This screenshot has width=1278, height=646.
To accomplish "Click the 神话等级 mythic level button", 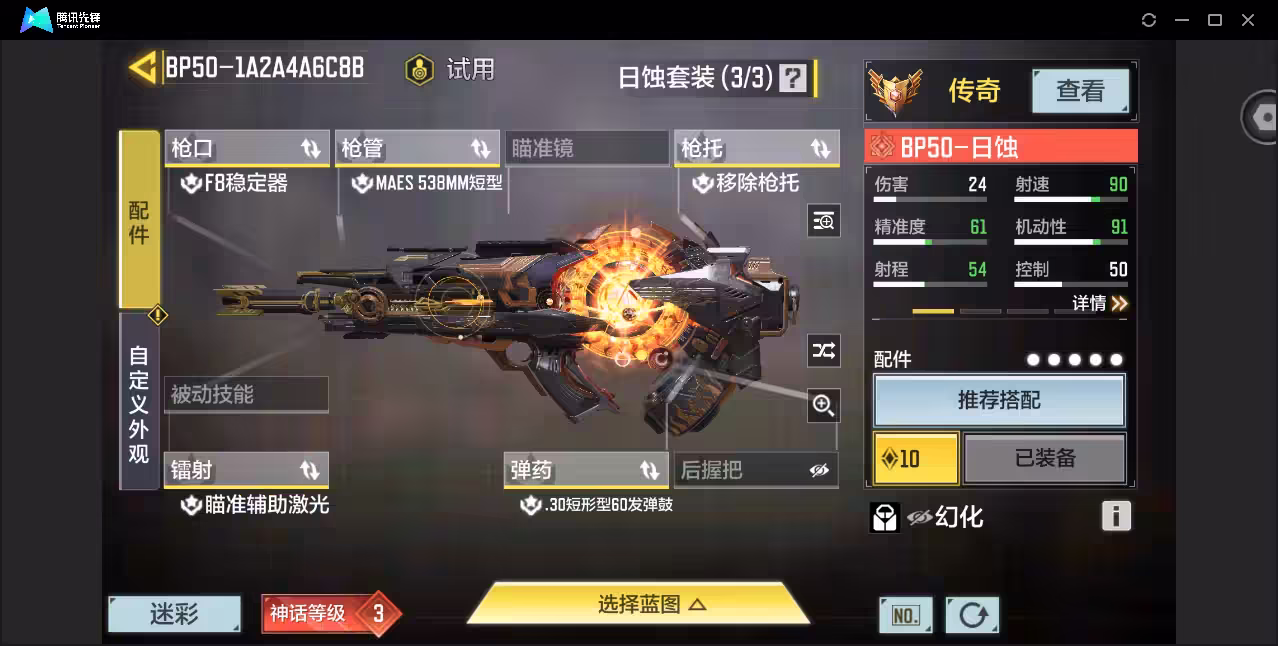I will click(330, 613).
